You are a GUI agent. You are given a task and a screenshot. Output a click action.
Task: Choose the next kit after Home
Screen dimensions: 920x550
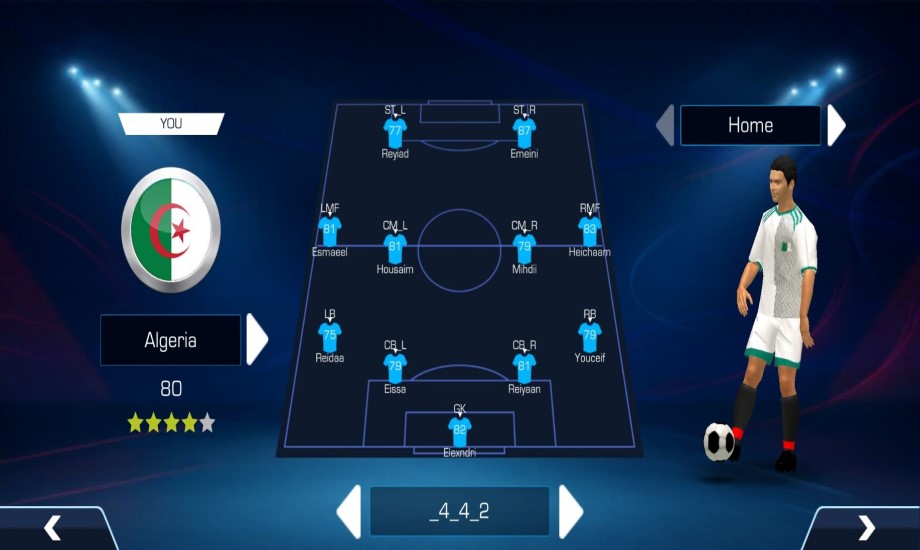coord(836,126)
